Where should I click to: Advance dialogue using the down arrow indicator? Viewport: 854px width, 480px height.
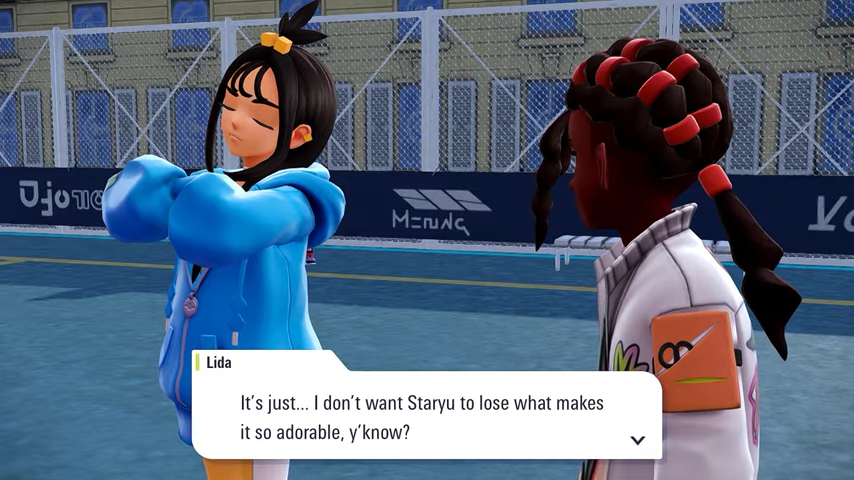(637, 440)
